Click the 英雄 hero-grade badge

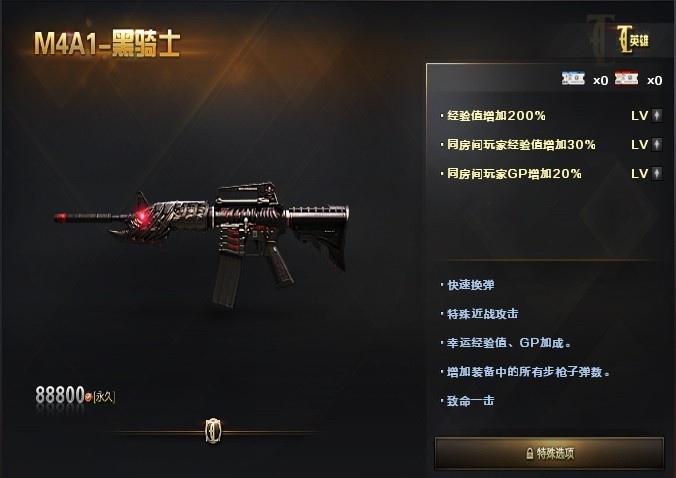click(x=634, y=41)
